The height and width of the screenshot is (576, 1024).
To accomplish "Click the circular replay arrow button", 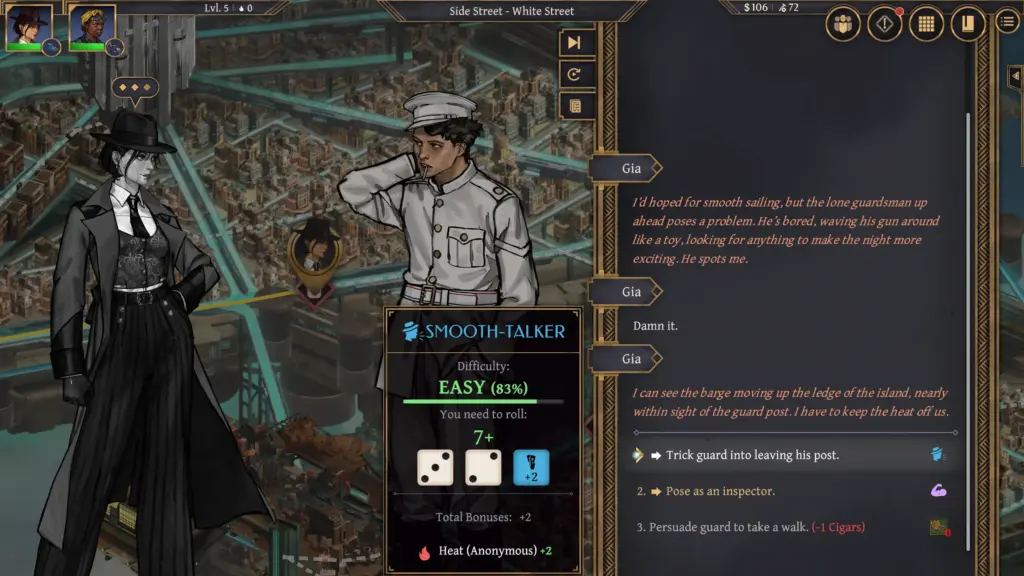I will point(575,74).
